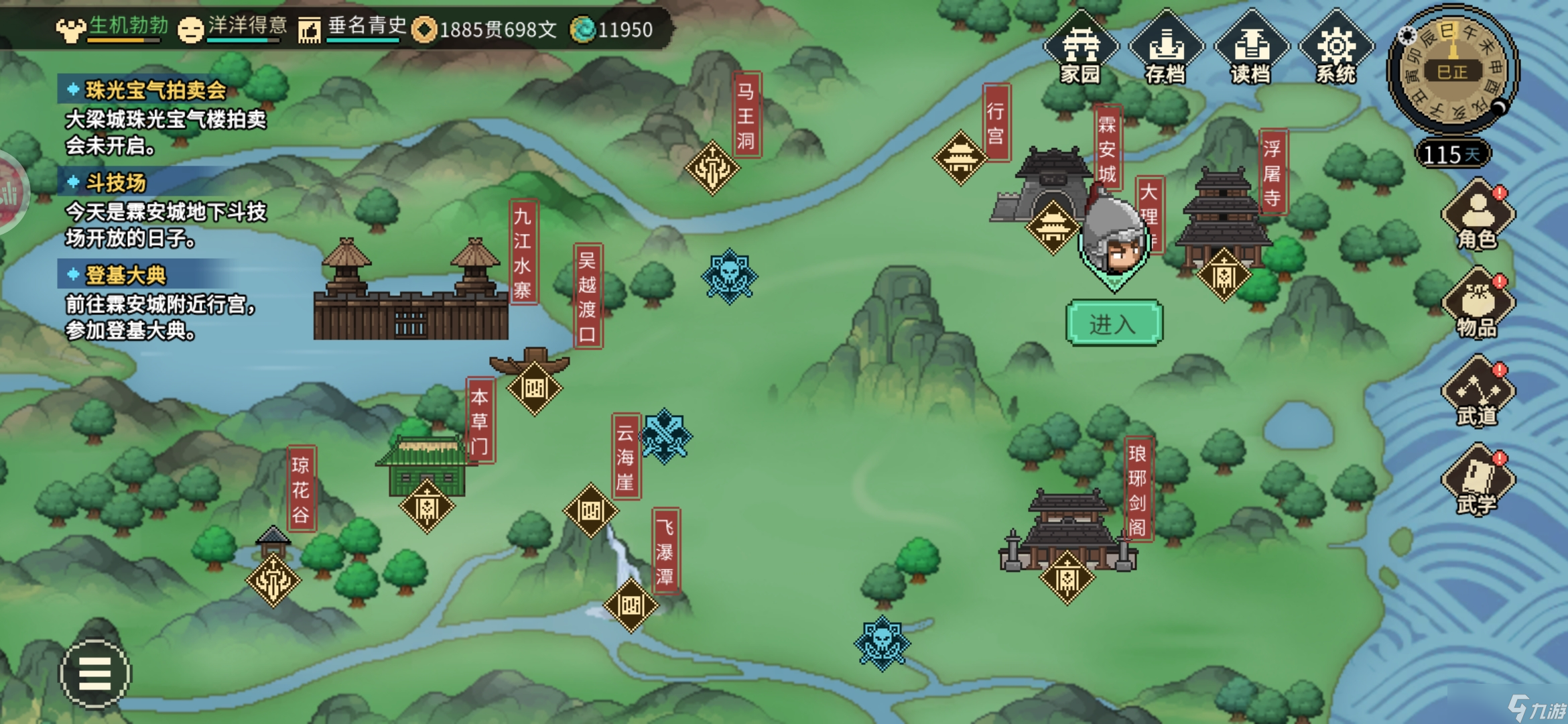This screenshot has height=724, width=1568.
Task: Select the 珠光宝气拍卖会 quest entry
Action: tap(155, 90)
